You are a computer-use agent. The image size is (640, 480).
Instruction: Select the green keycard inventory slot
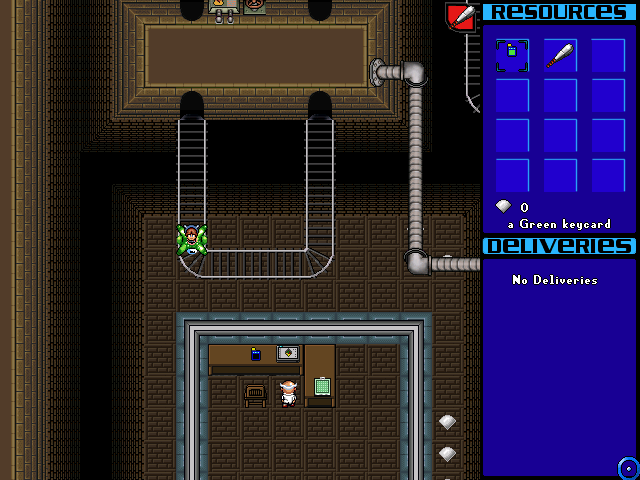pos(512,55)
